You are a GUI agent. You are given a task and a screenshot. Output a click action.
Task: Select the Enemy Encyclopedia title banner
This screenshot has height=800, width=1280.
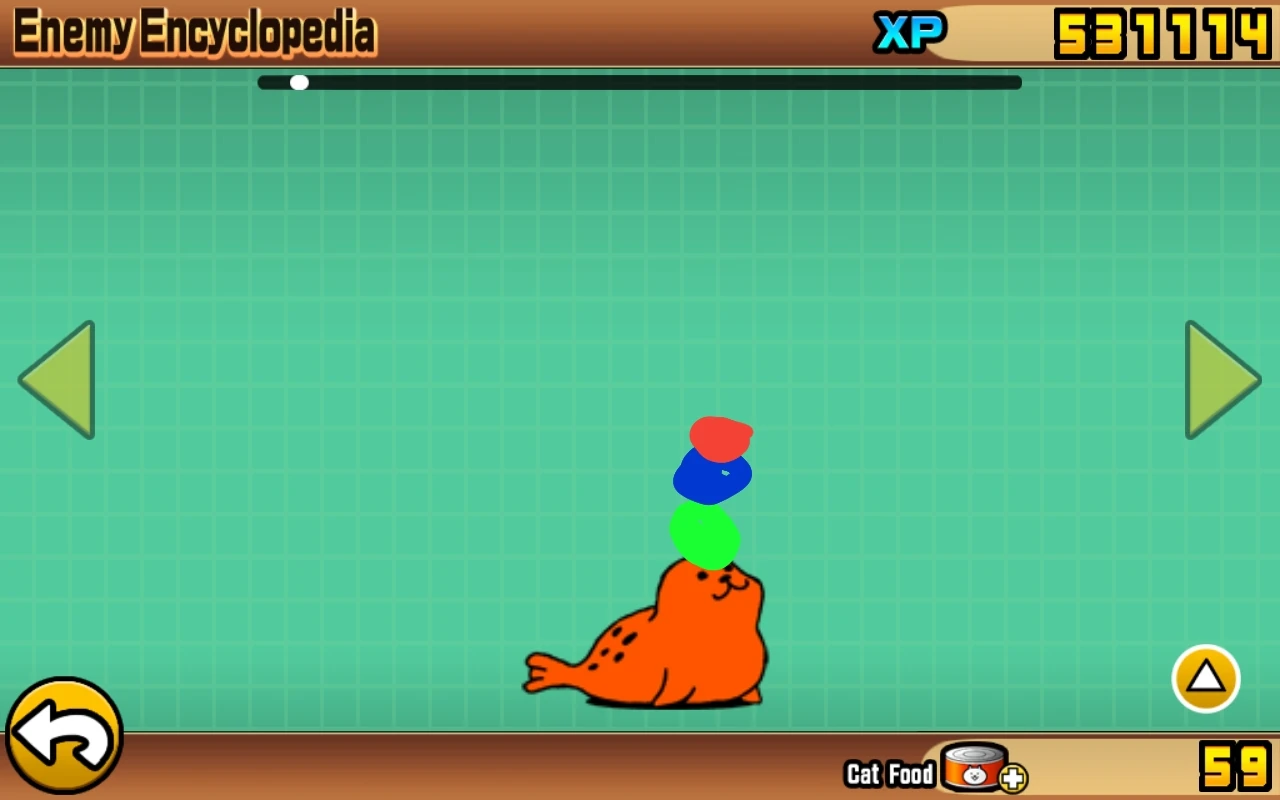[x=195, y=33]
